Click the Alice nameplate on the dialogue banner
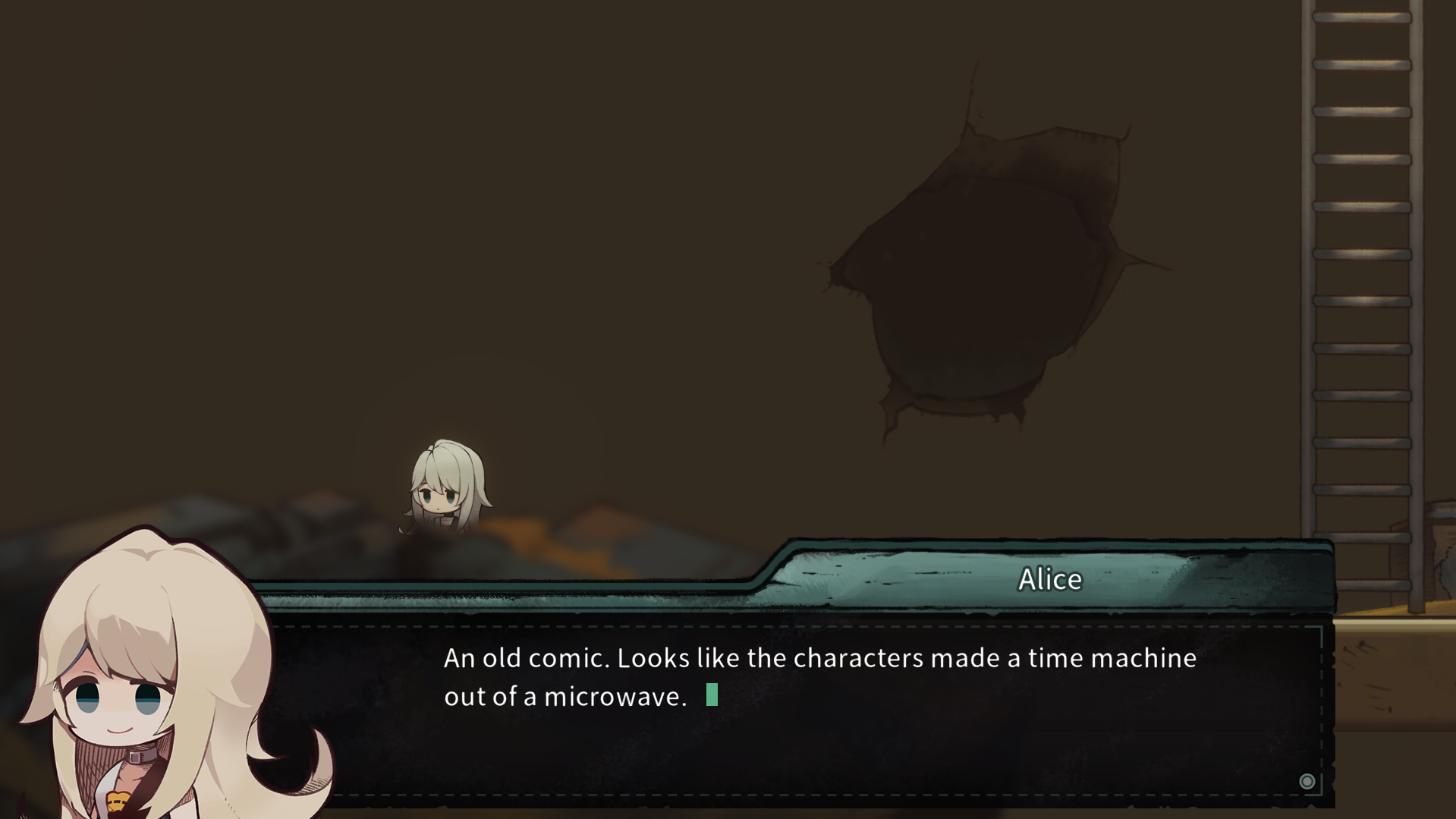This screenshot has height=819, width=1456. pyautogui.click(x=1049, y=578)
